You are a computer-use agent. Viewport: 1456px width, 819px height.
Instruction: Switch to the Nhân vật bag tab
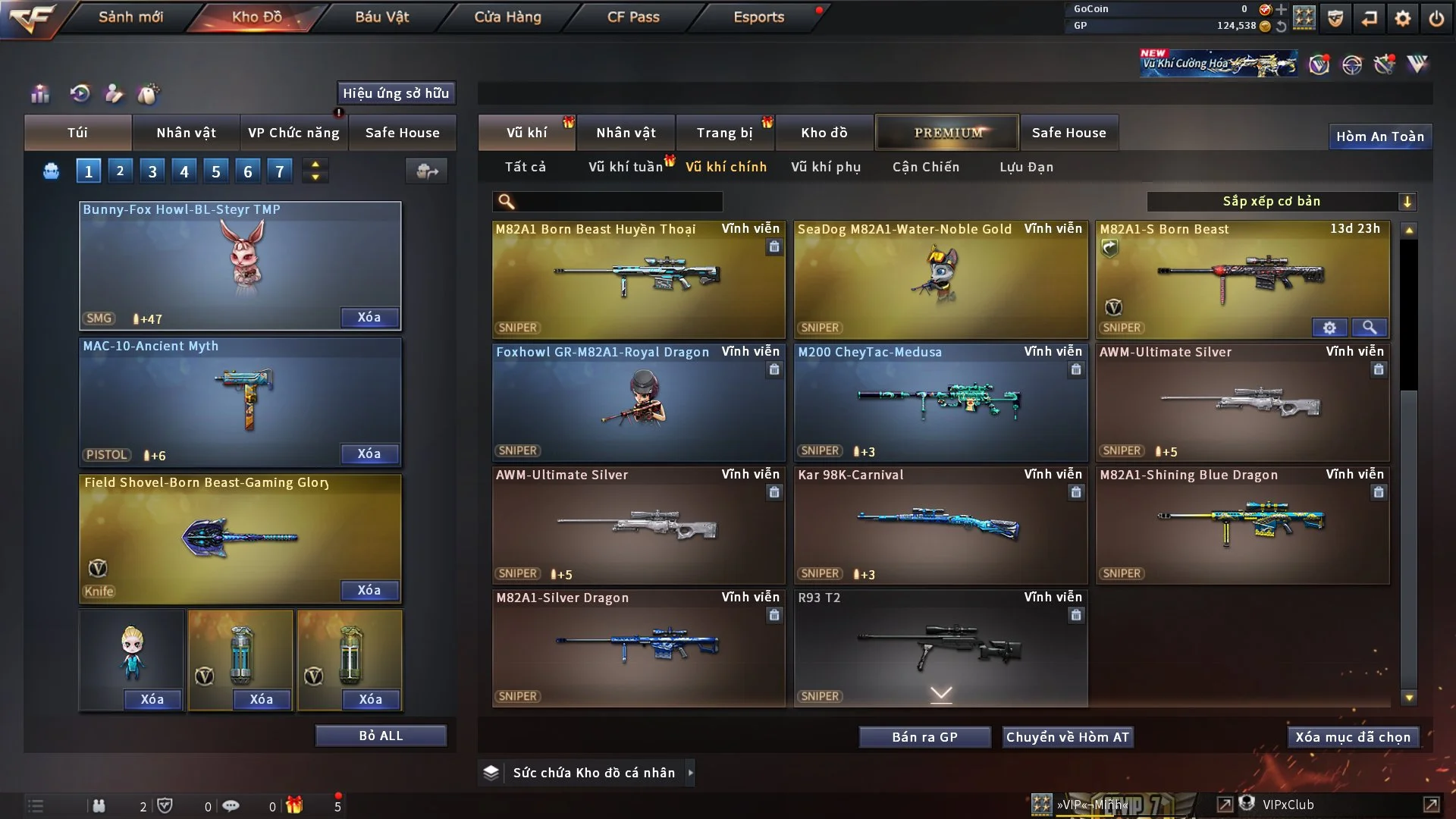click(186, 133)
